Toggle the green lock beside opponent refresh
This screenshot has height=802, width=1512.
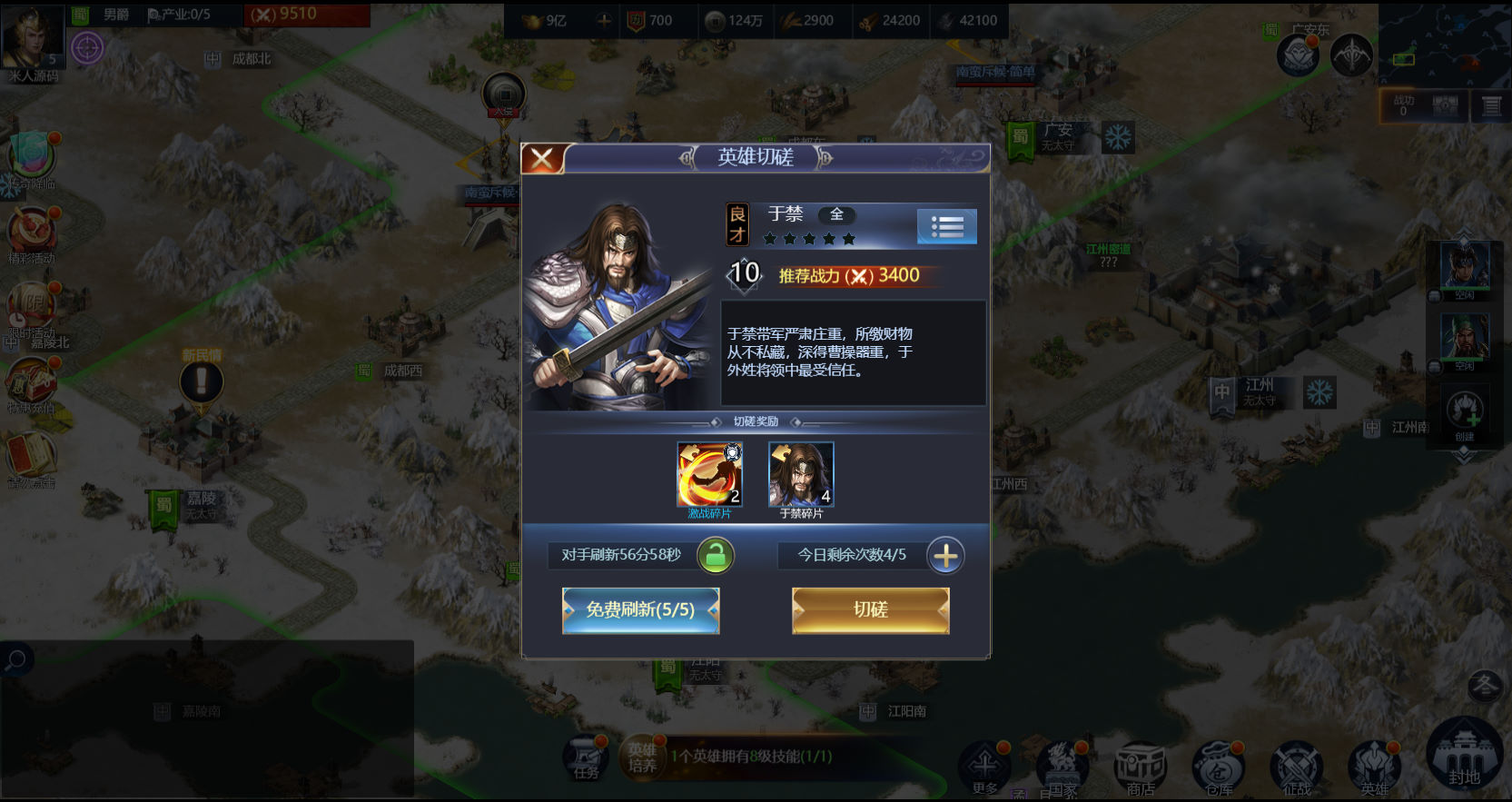[716, 556]
